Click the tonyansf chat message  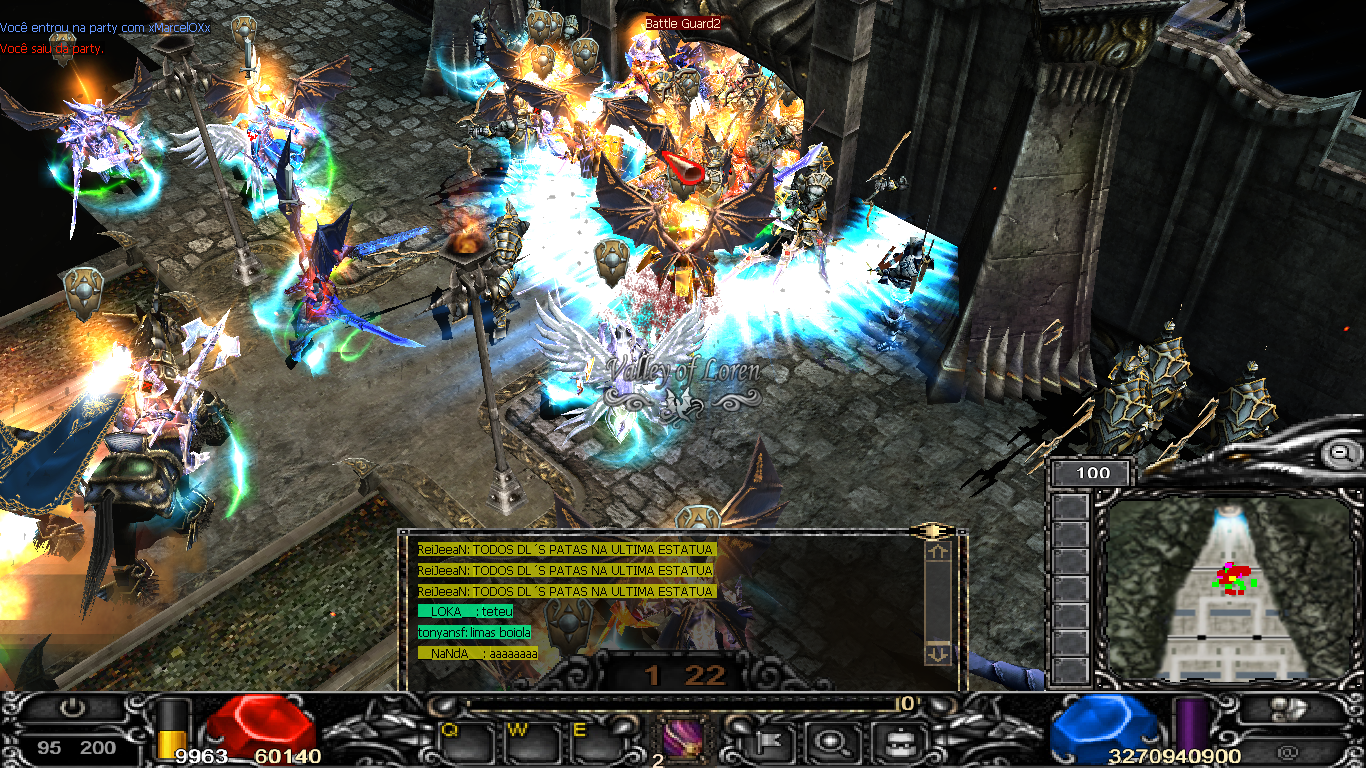tap(475, 633)
